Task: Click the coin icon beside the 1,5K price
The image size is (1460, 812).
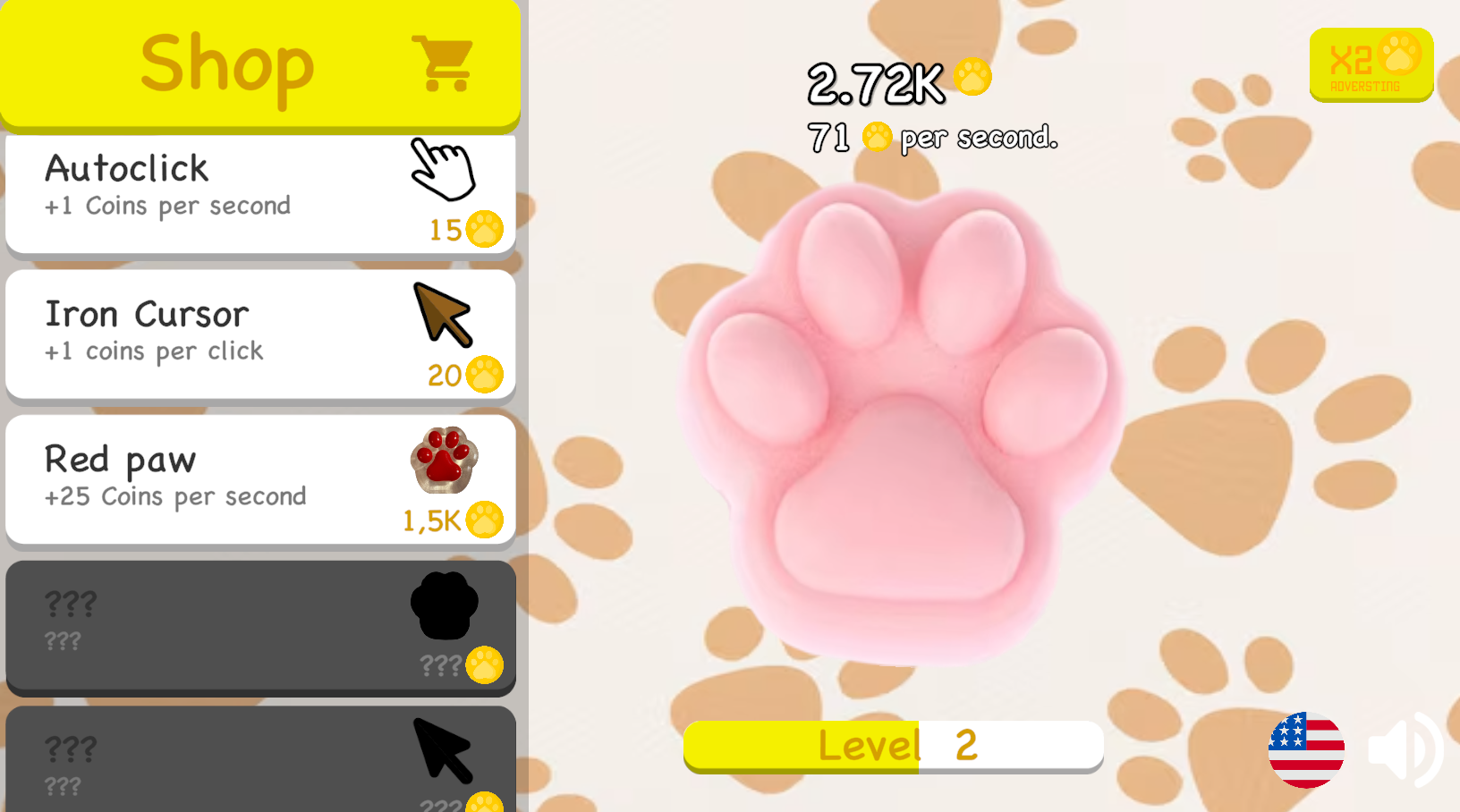Action: point(485,520)
